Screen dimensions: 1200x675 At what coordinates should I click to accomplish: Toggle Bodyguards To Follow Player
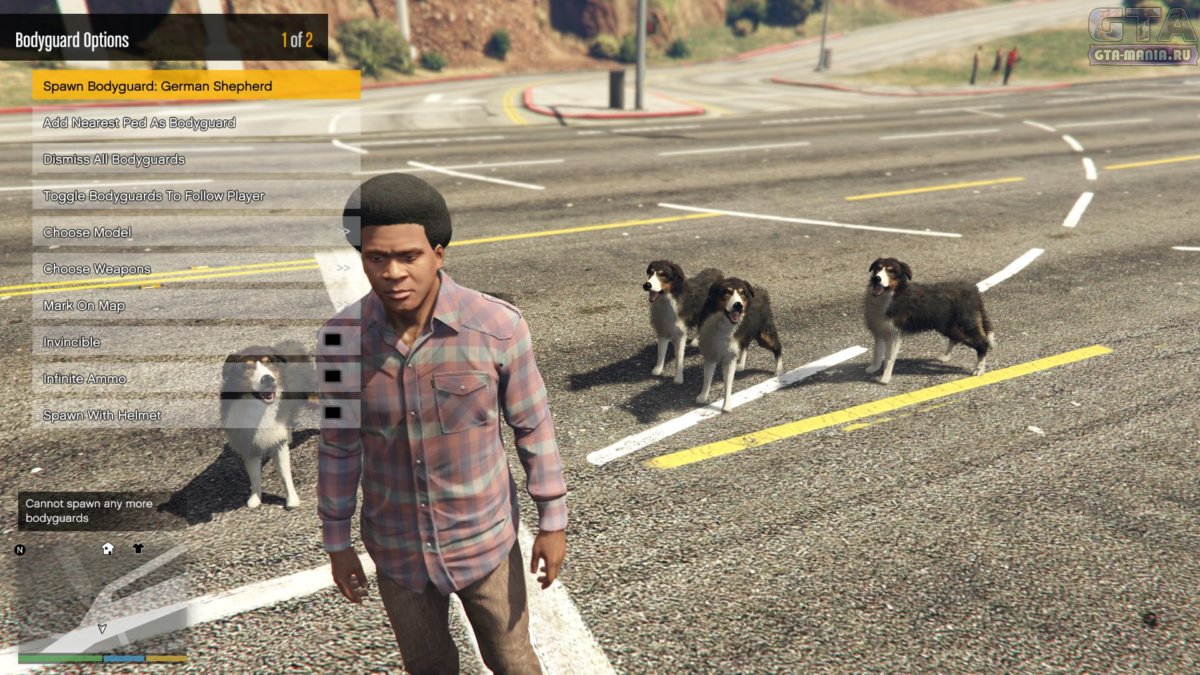196,196
